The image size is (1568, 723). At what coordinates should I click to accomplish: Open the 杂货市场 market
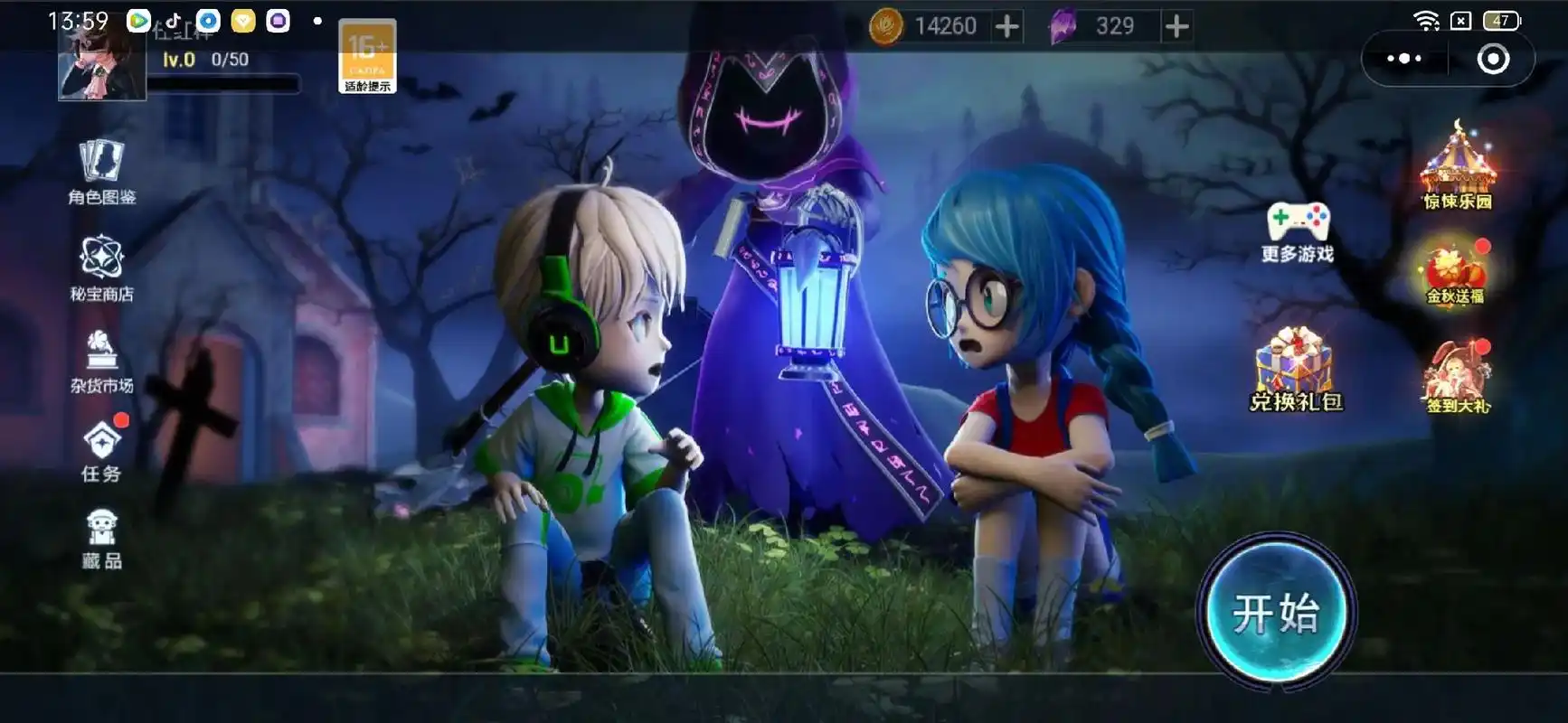[x=101, y=361]
